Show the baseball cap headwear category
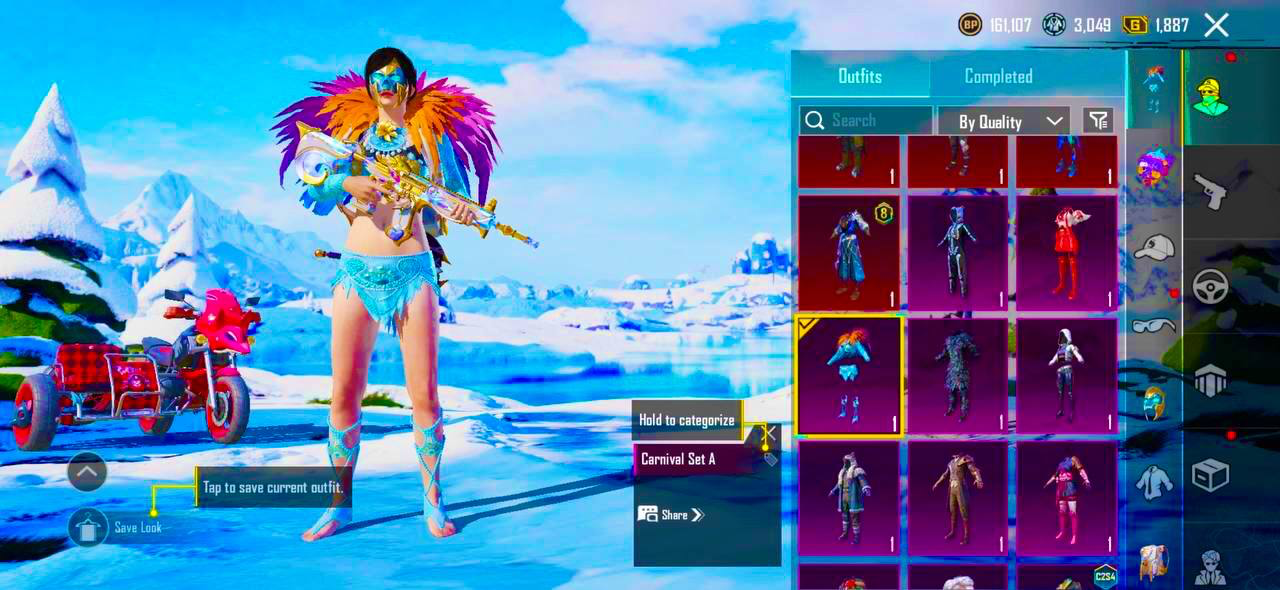1280x590 pixels. [1154, 246]
